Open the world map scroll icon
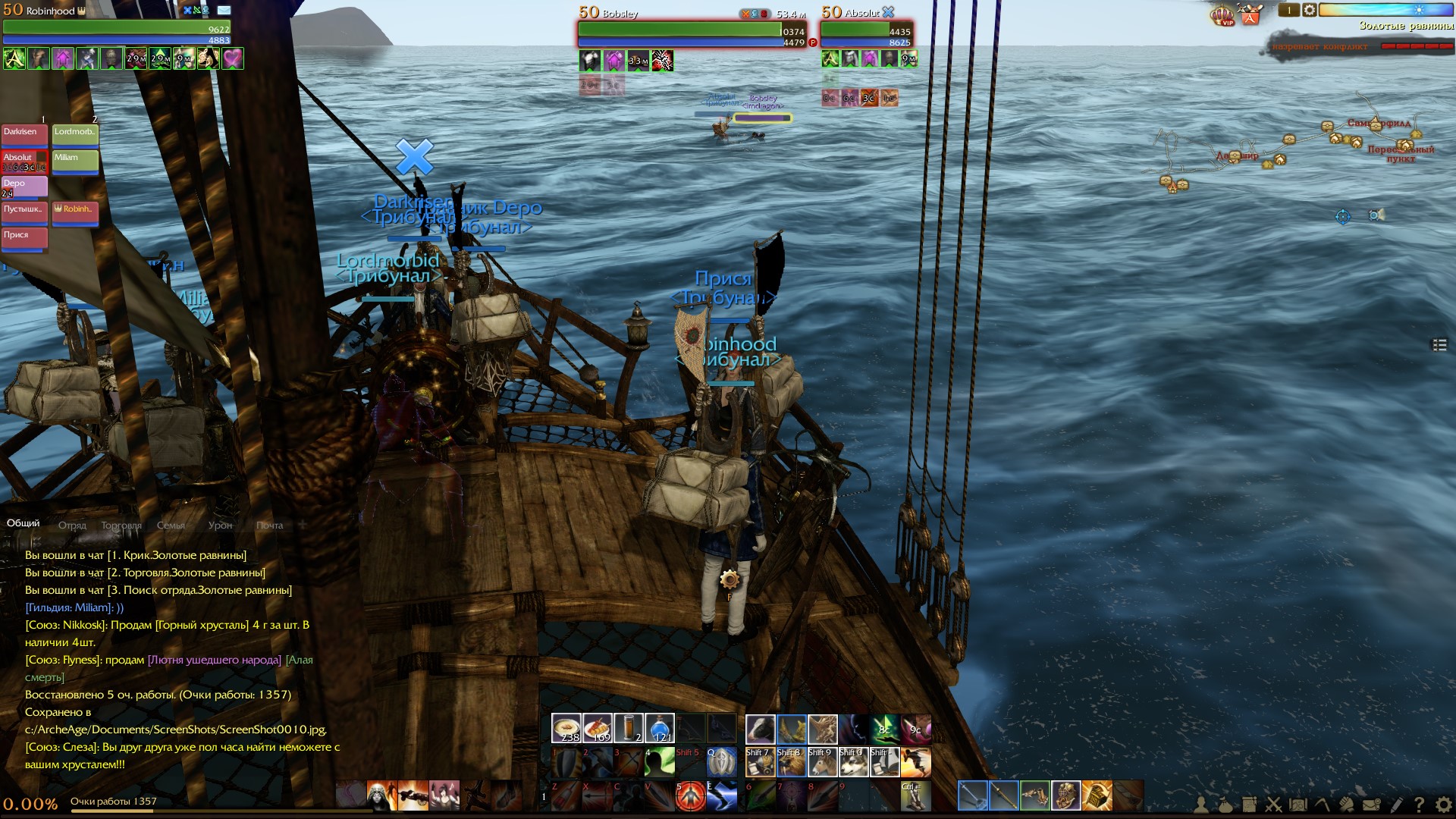1456x819 pixels. (1298, 804)
